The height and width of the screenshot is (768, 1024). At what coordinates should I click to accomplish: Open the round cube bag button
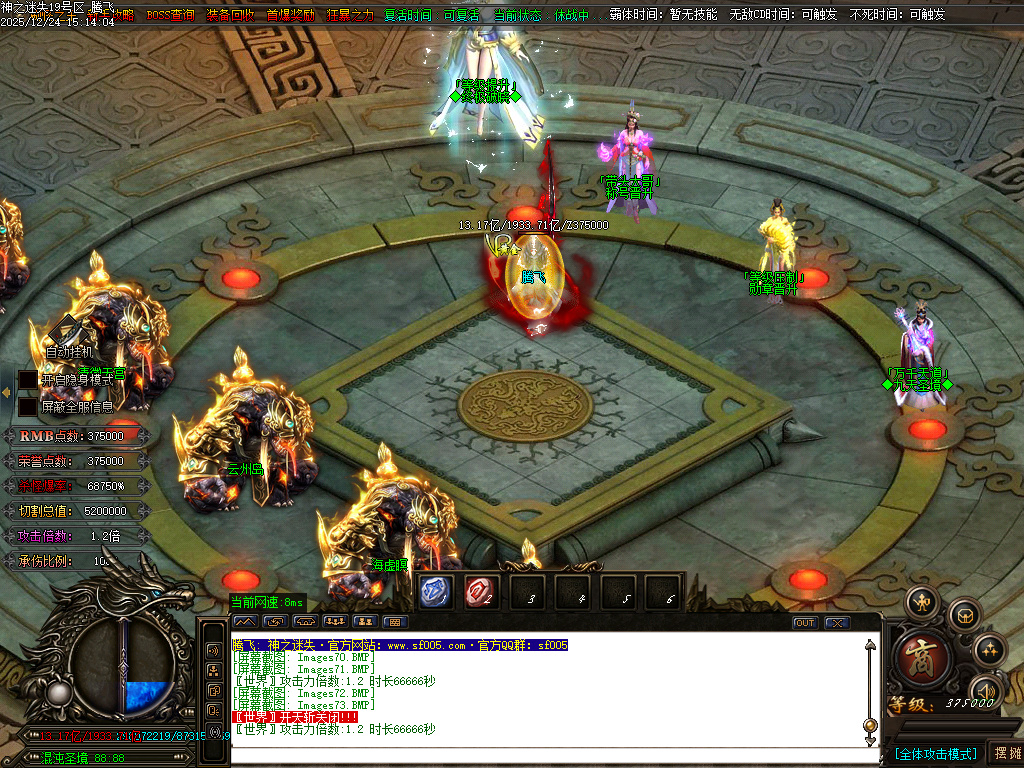[x=964, y=614]
